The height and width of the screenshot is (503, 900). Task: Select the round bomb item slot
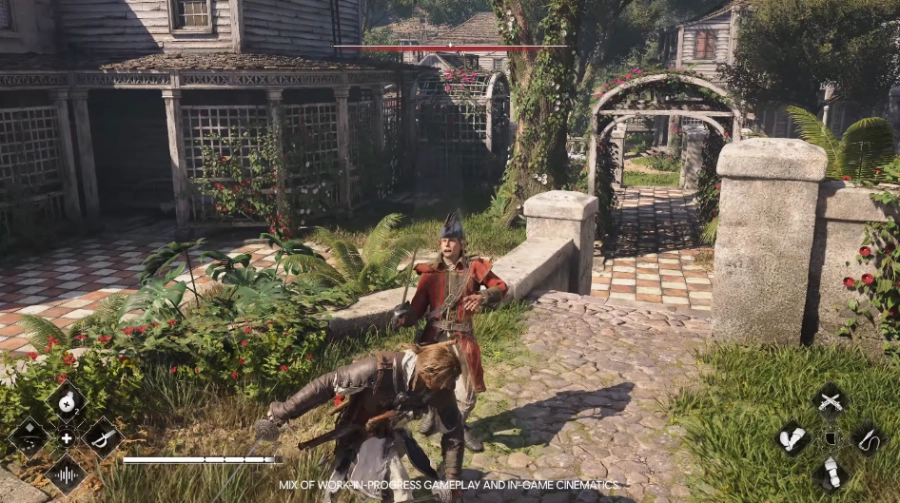tap(66, 402)
